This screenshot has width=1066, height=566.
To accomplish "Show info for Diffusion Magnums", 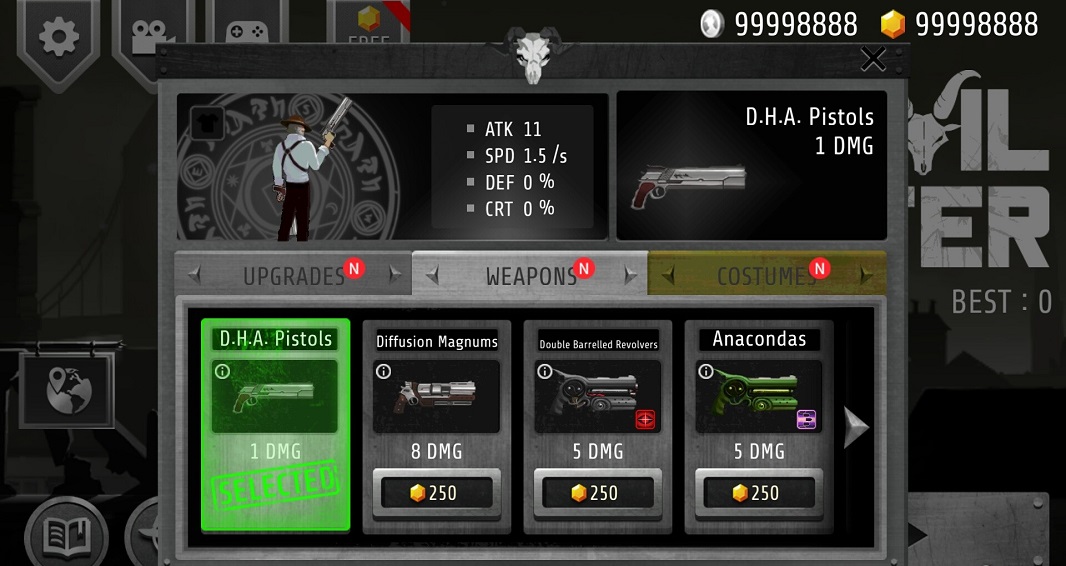I will (x=383, y=372).
